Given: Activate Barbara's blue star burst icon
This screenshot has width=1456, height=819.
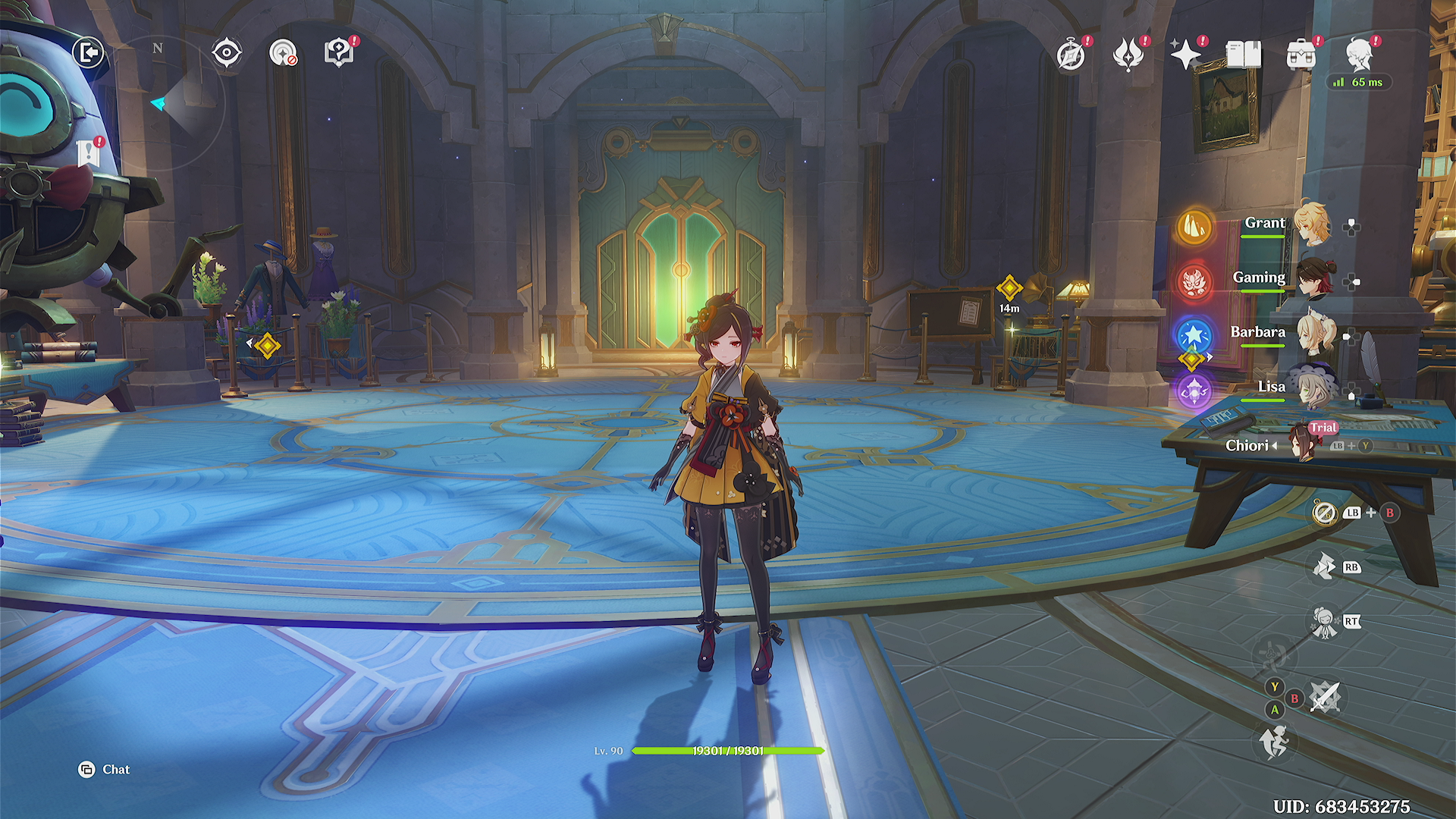Looking at the screenshot, I should pyautogui.click(x=1194, y=335).
